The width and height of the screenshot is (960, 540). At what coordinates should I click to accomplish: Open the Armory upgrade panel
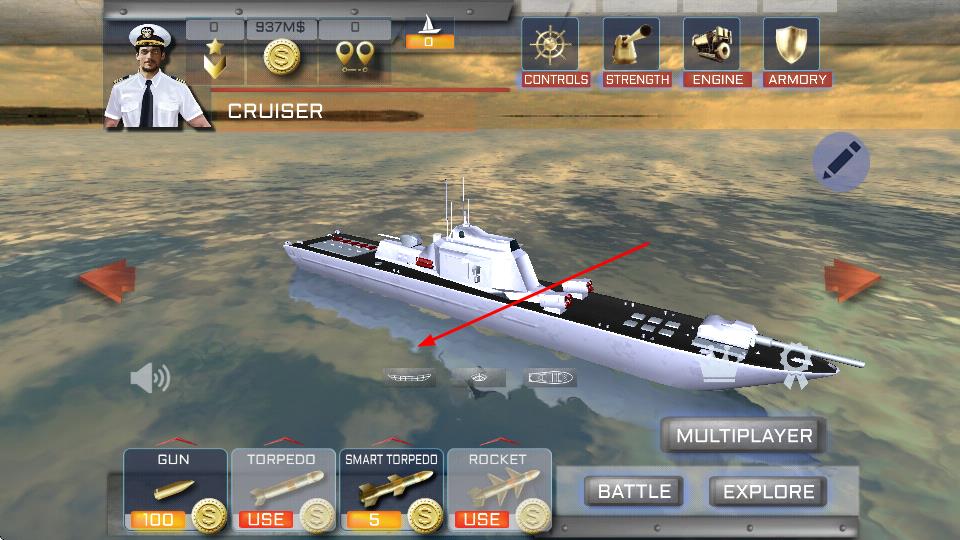pos(797,52)
